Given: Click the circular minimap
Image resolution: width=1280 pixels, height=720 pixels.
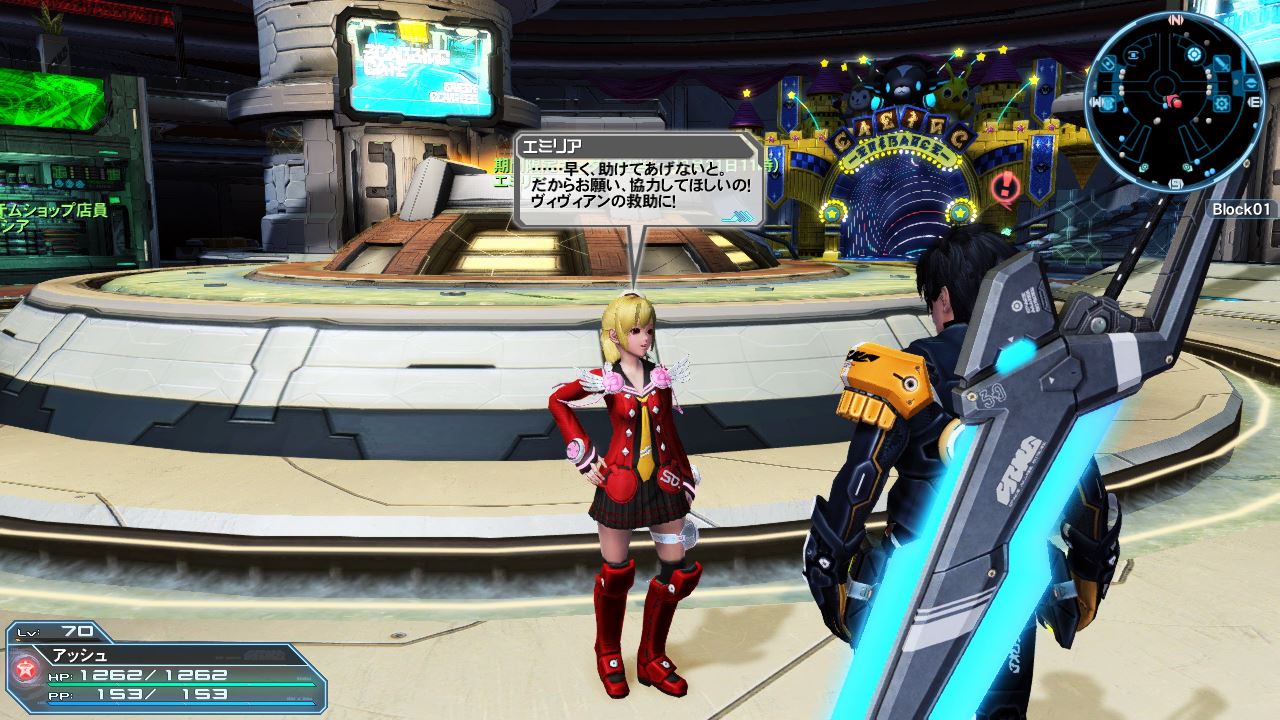Looking at the screenshot, I should [1174, 103].
